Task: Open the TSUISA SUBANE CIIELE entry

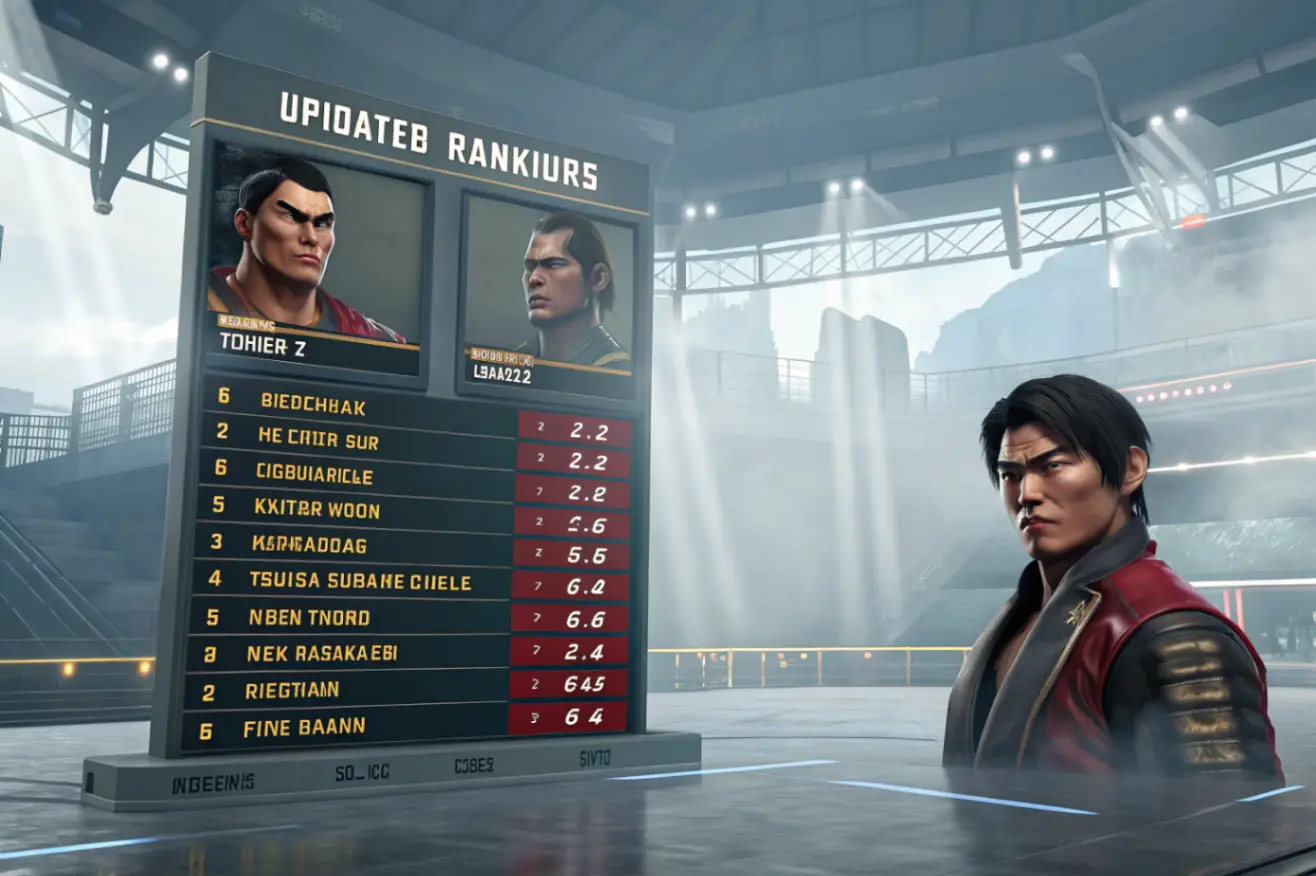Action: click(x=410, y=581)
